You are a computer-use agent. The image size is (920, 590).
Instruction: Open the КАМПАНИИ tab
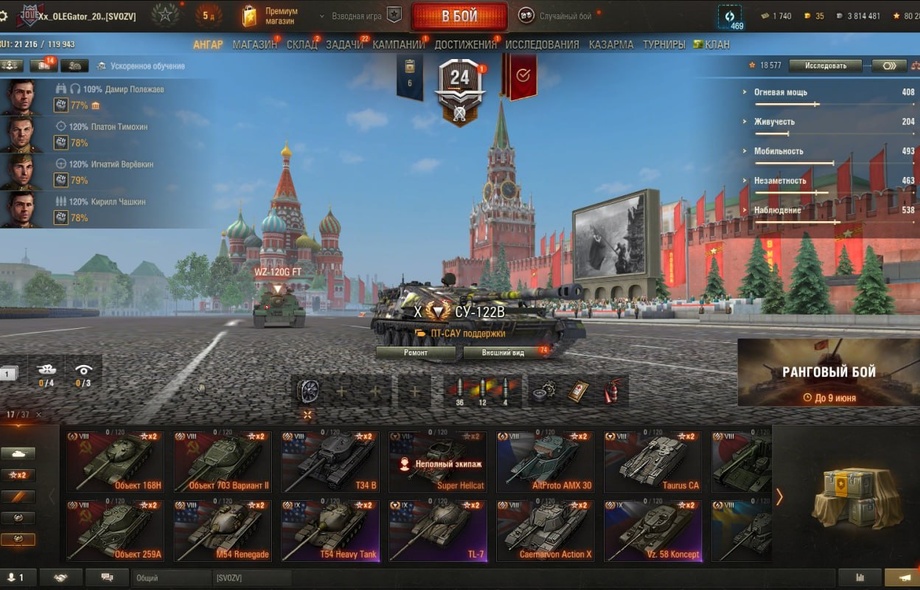(x=398, y=45)
